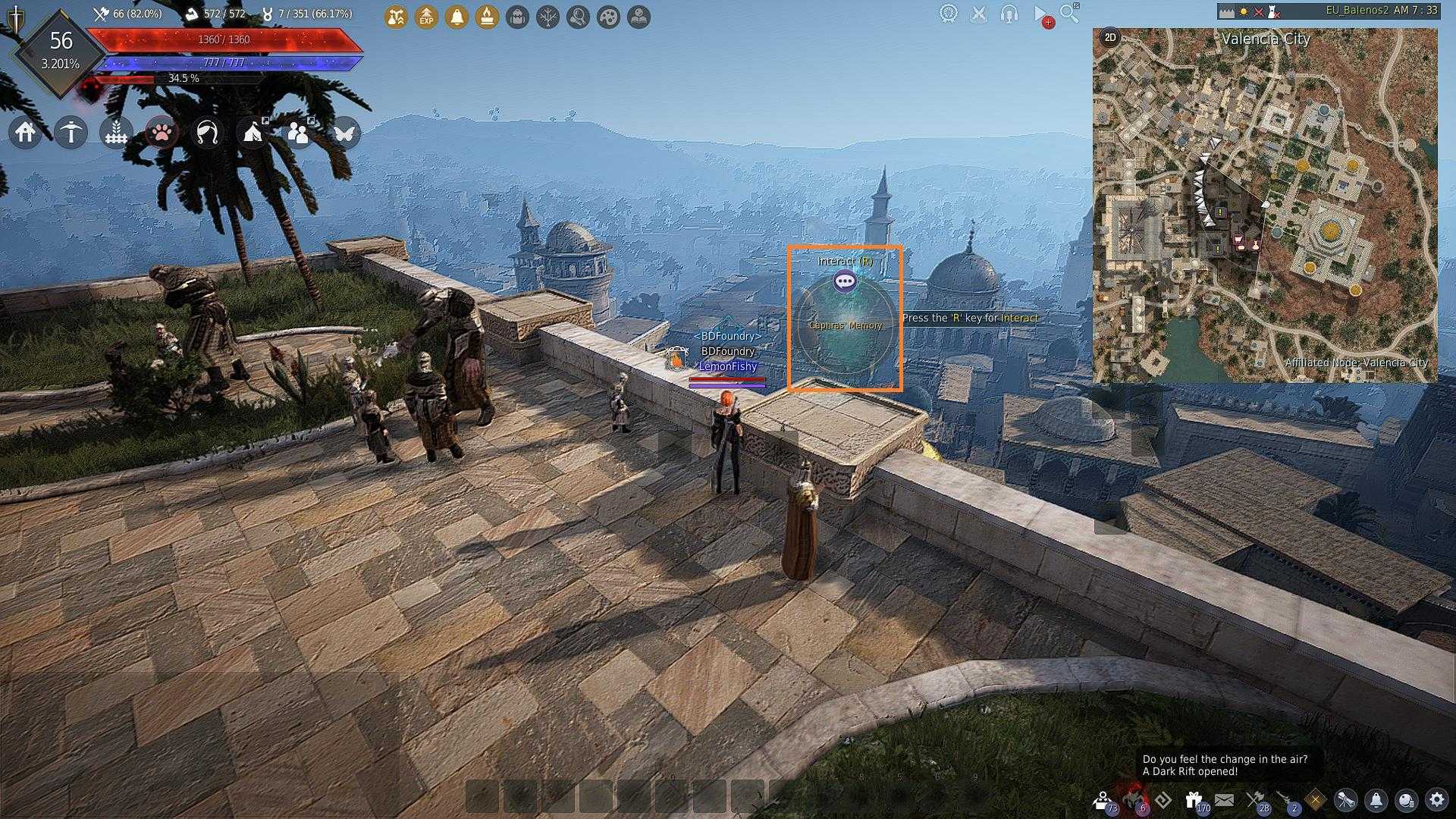Open the fence garden icon
The image size is (1456, 819).
[x=116, y=133]
